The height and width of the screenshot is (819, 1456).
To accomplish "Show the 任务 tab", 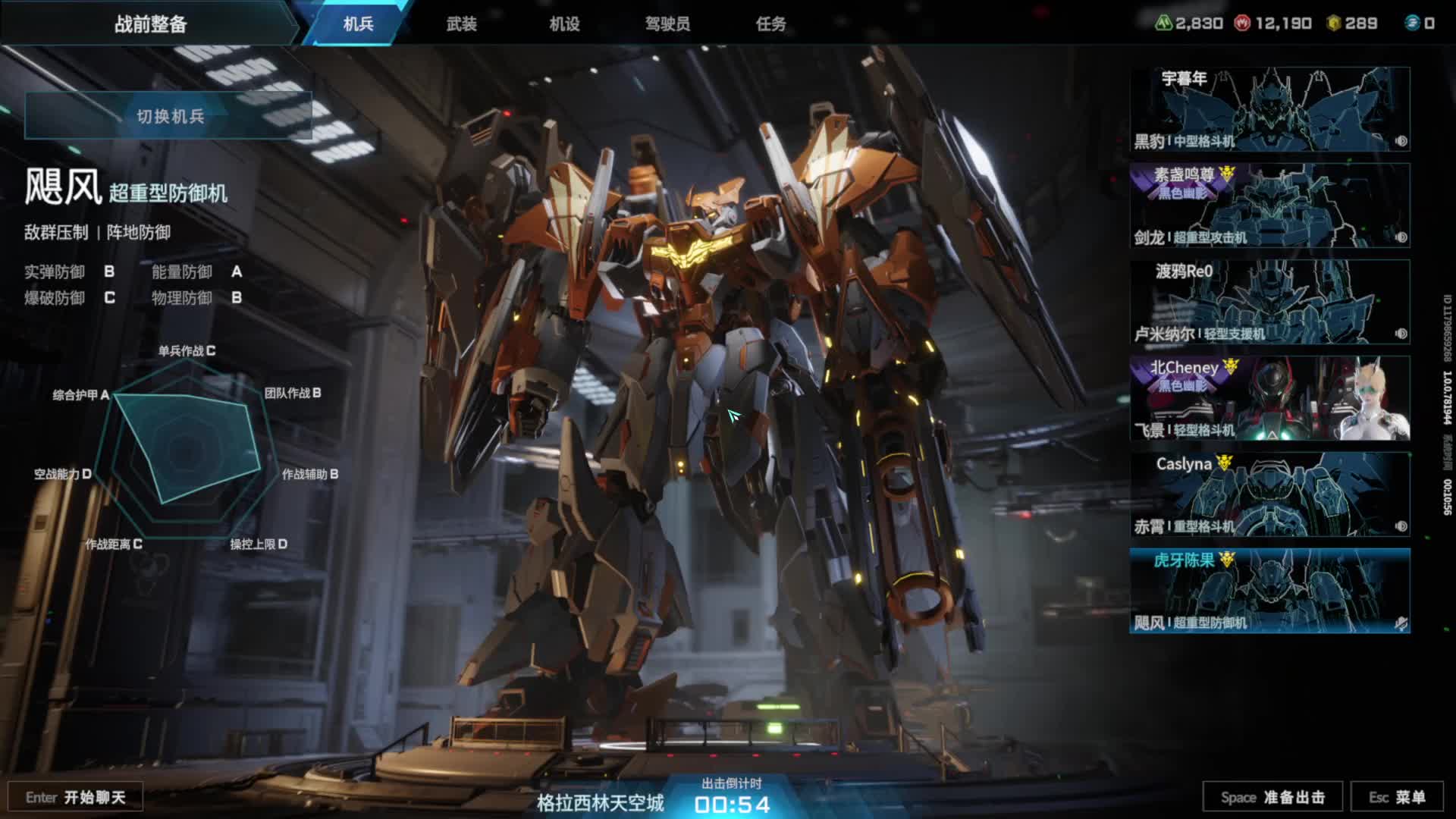I will [x=770, y=24].
